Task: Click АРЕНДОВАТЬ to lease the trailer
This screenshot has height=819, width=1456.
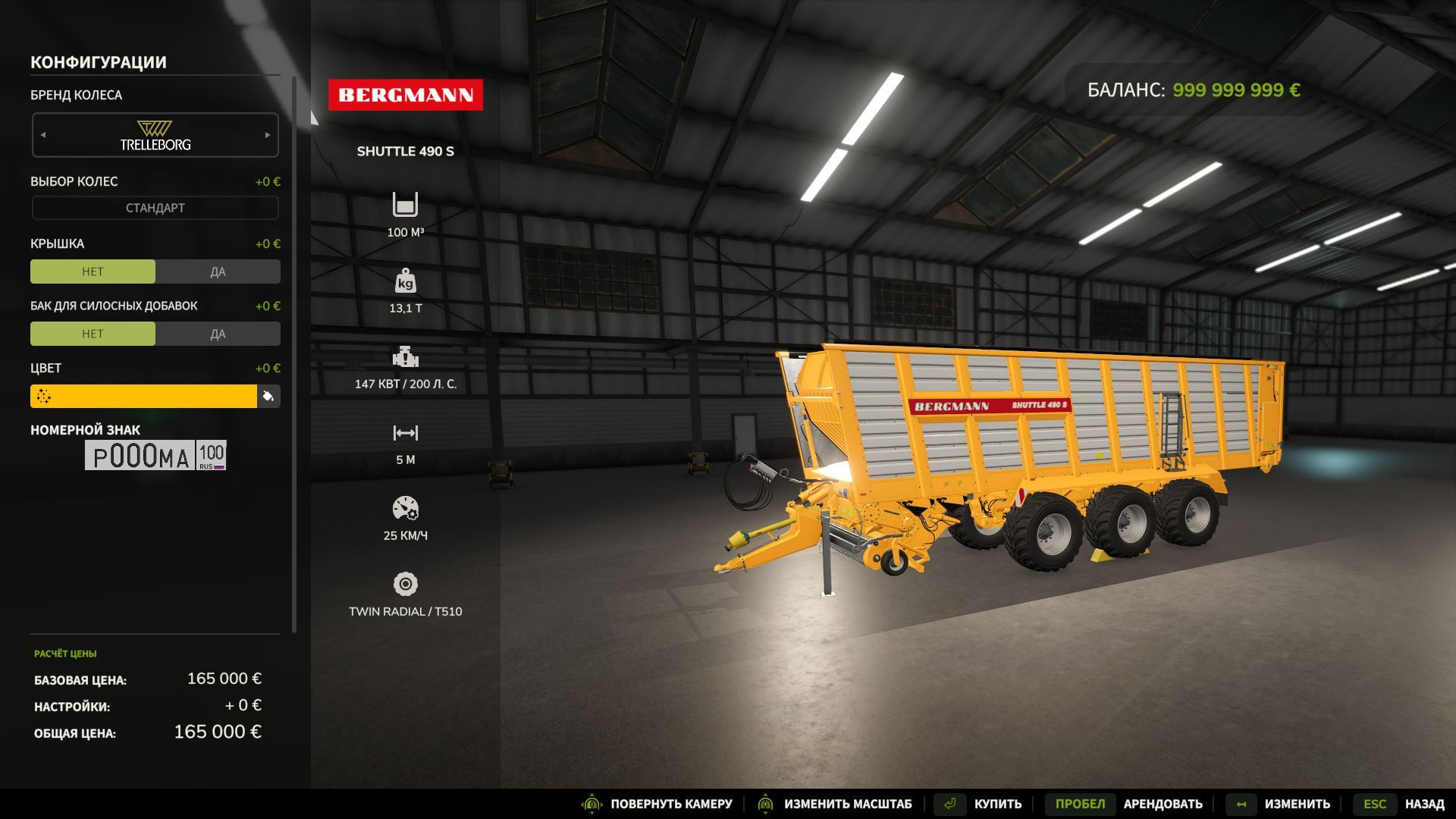Action: [x=1163, y=803]
